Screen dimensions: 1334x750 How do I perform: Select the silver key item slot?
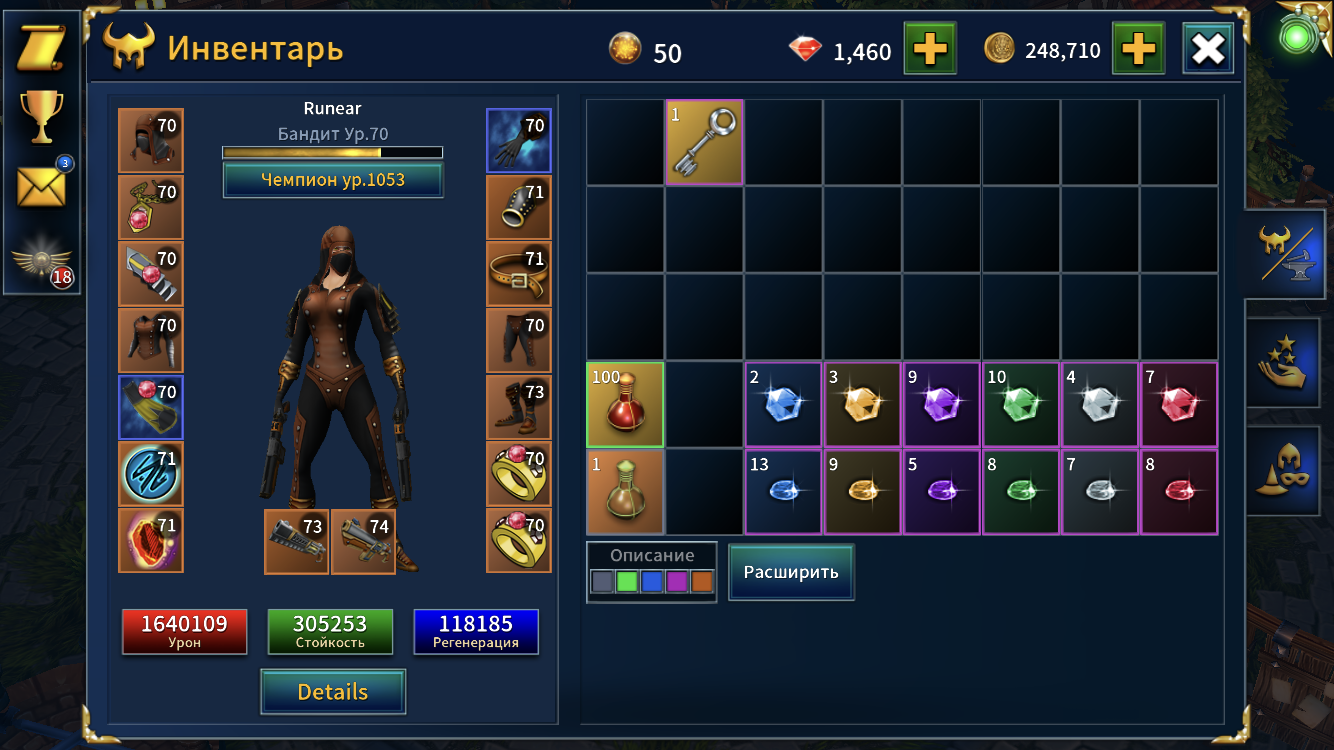tap(705, 143)
